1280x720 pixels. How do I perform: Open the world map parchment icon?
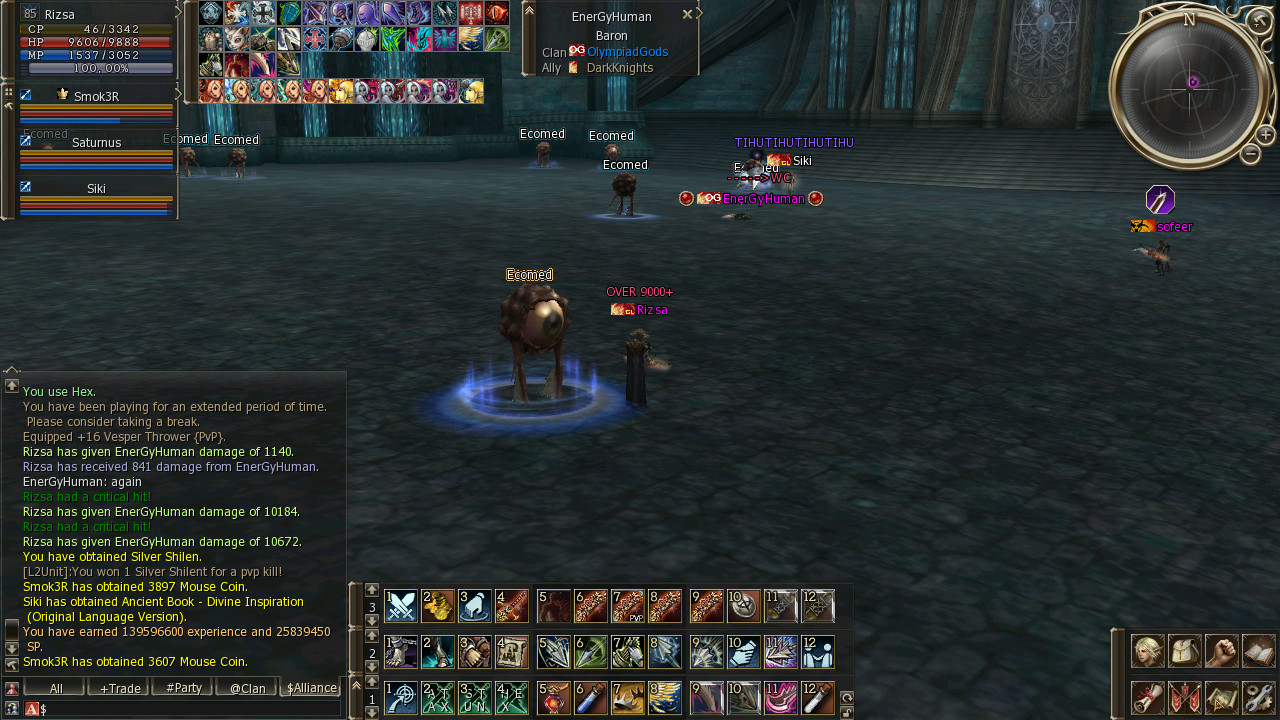click(x=1222, y=697)
